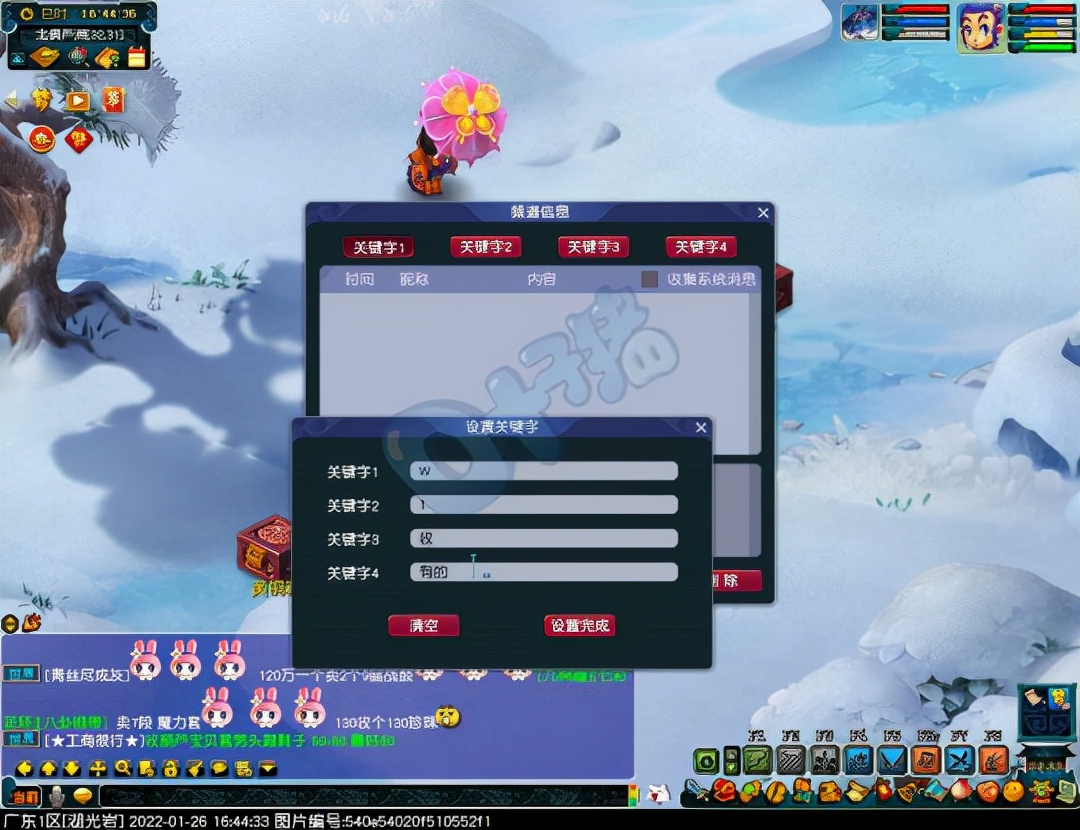Viewport: 1080px width, 830px height.
Task: Click into the 关键字3 input box
Action: (x=543, y=538)
